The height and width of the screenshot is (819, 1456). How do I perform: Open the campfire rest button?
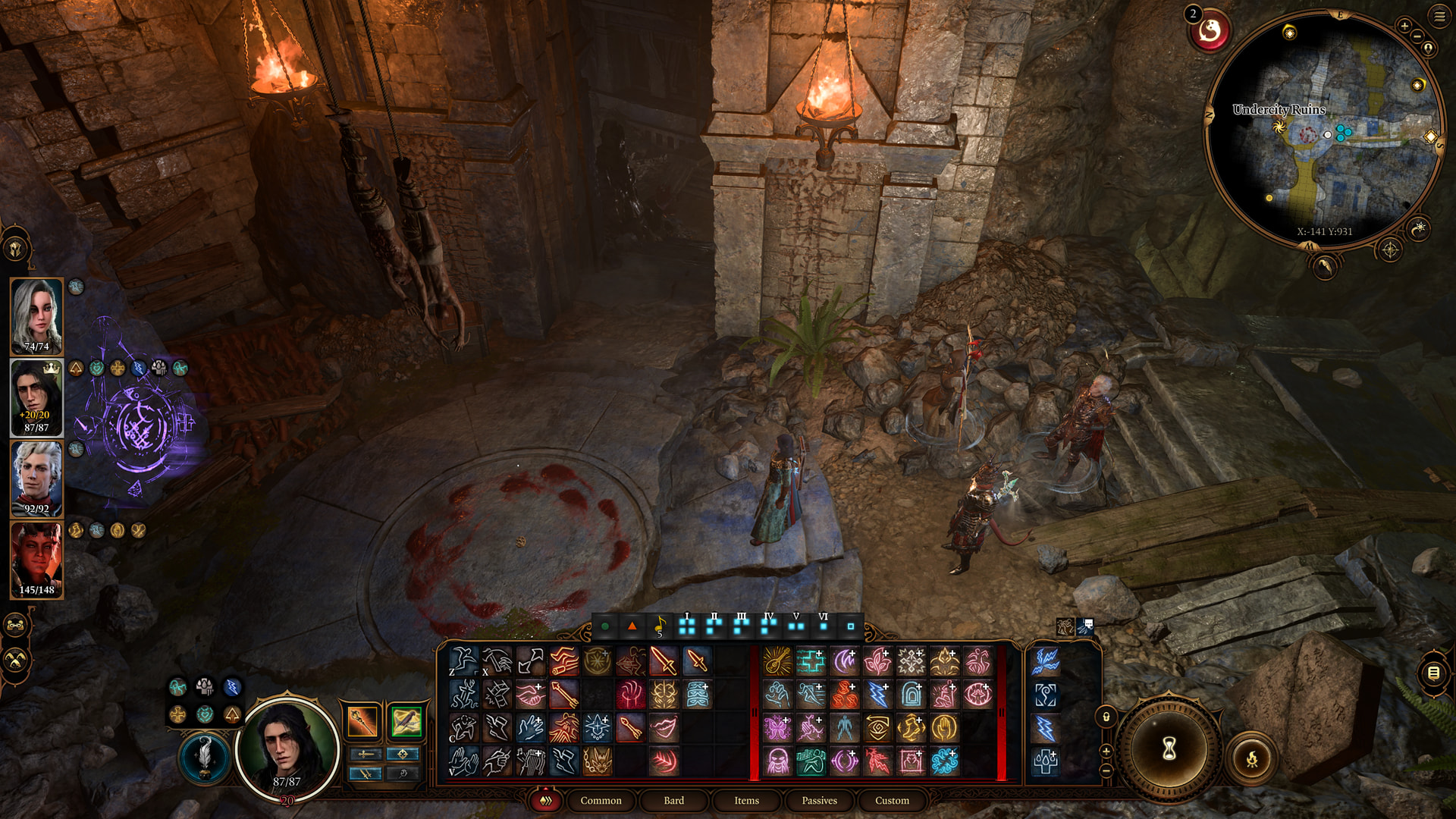pos(1252,758)
